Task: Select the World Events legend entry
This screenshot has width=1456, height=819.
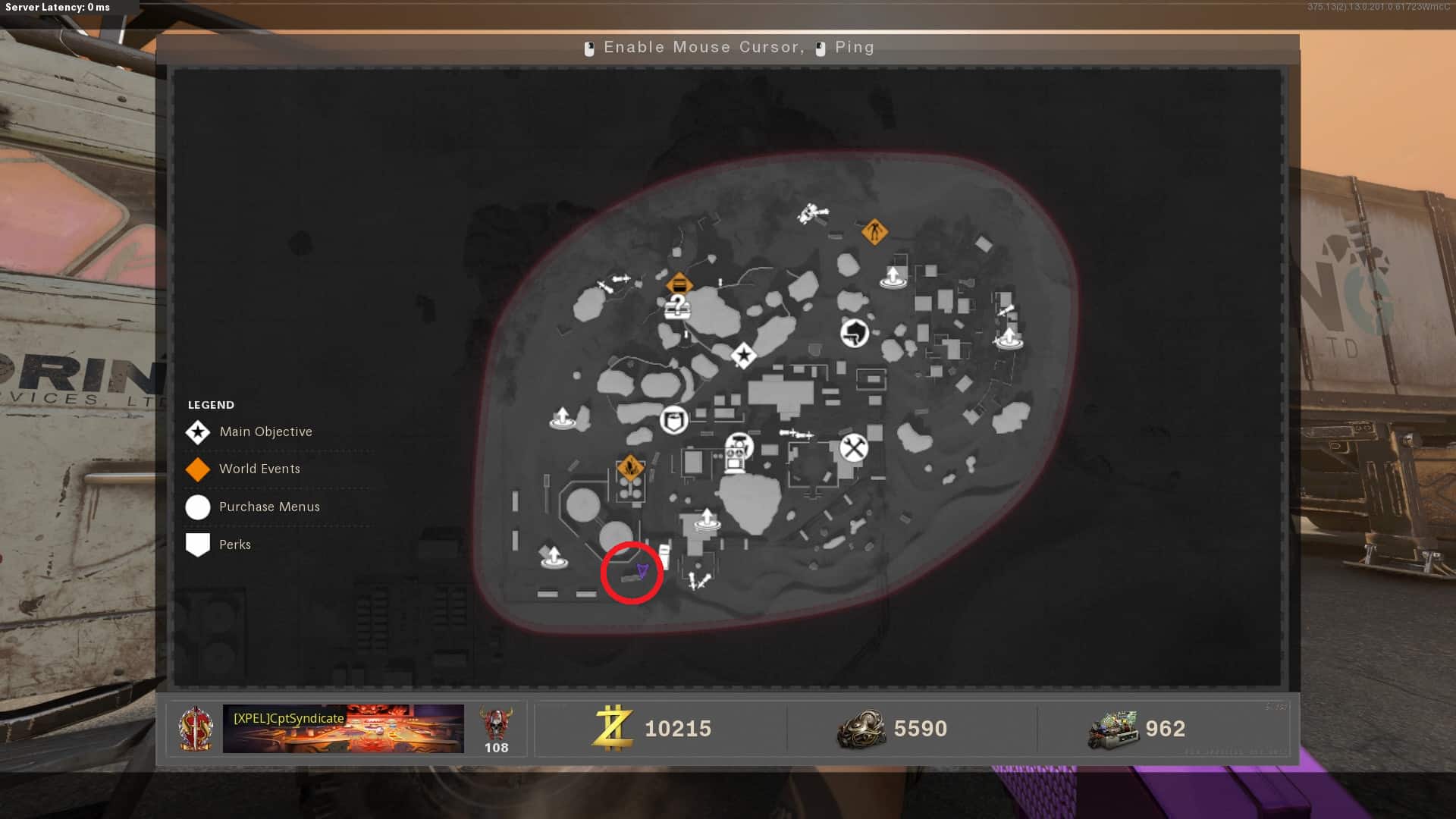Action: (x=259, y=469)
